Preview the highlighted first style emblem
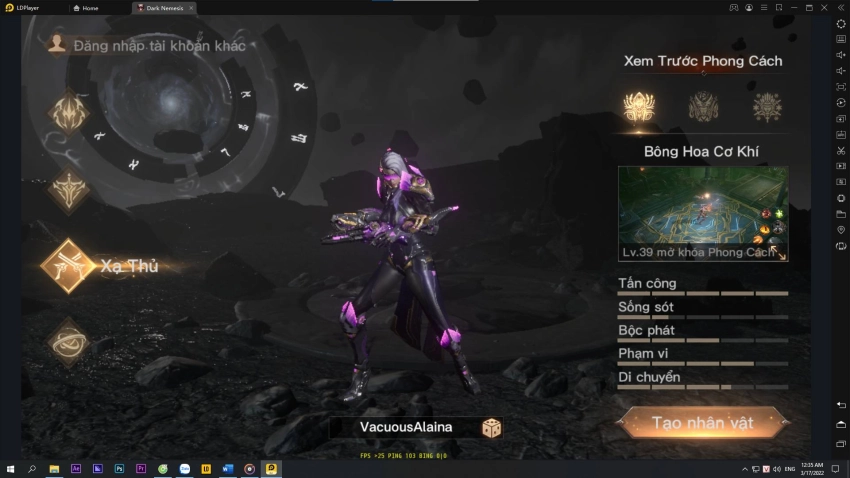This screenshot has width=850, height=478. [x=638, y=105]
